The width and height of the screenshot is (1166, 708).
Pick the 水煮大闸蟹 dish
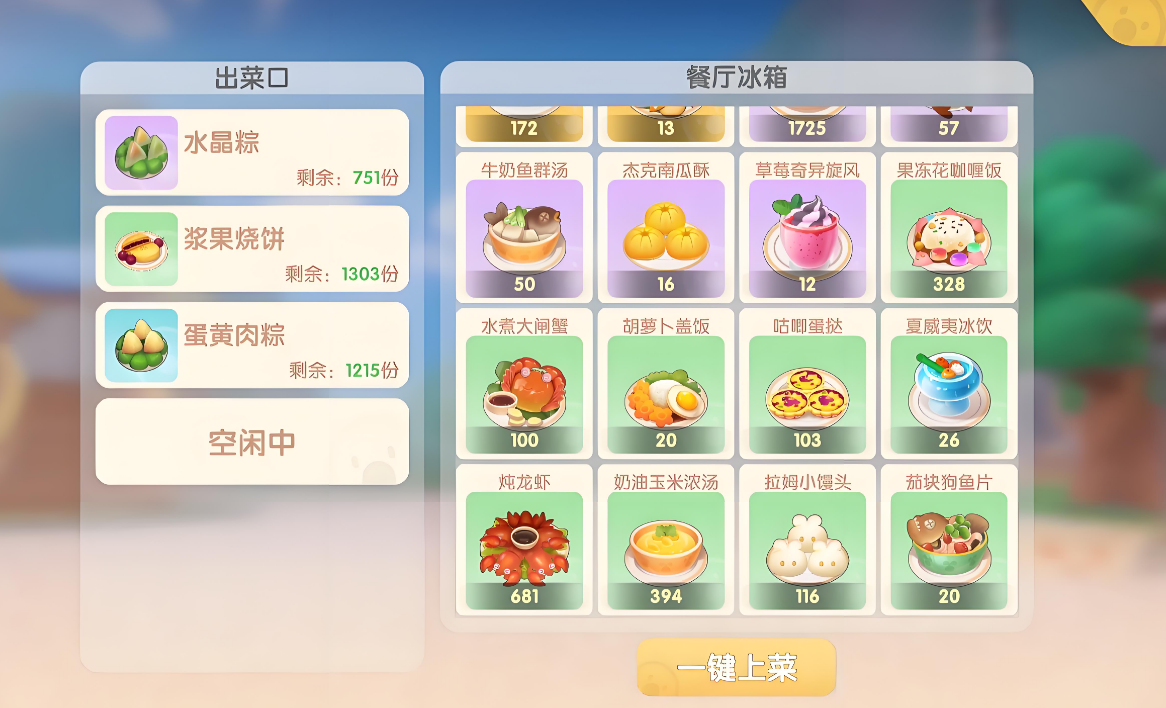tap(524, 384)
